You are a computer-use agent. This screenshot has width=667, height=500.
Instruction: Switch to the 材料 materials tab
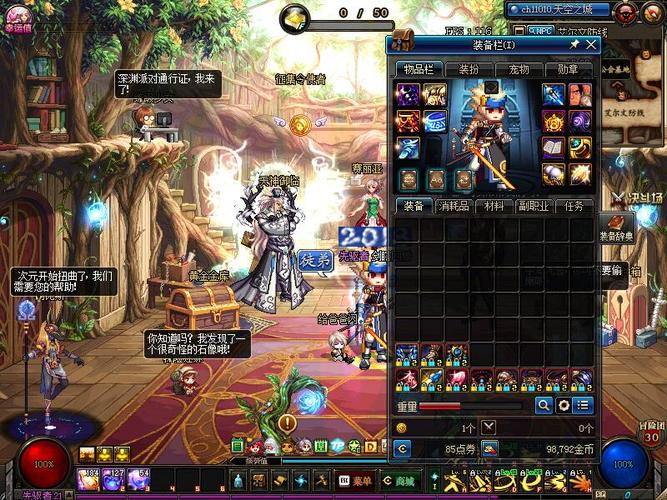pyautogui.click(x=493, y=206)
